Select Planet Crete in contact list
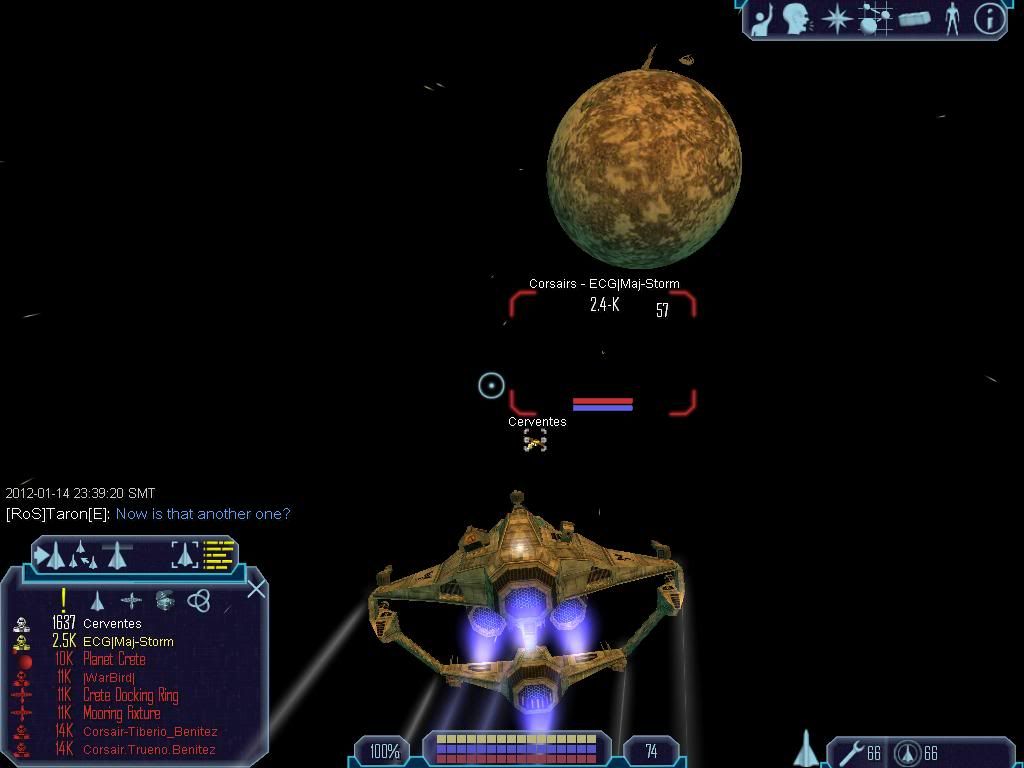Viewport: 1024px width, 768px height. [x=114, y=660]
